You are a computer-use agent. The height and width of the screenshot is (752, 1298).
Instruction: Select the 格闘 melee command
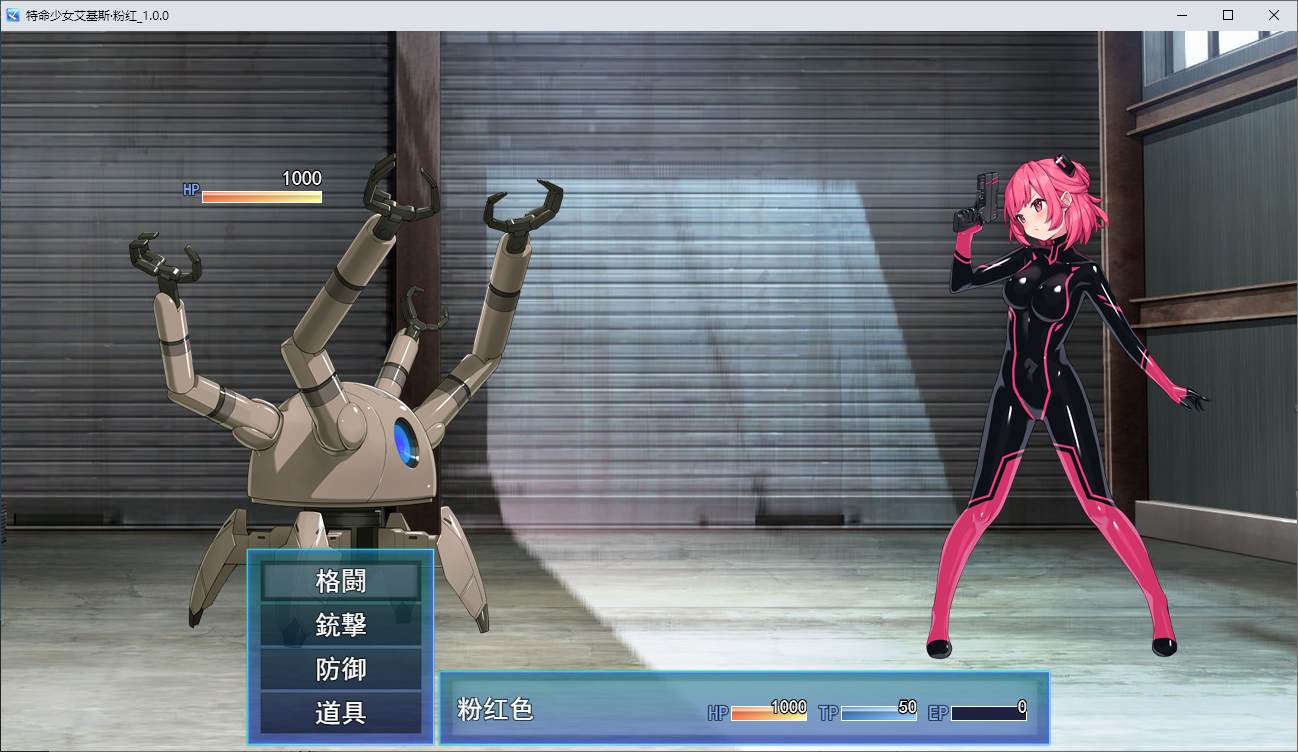pyautogui.click(x=340, y=581)
